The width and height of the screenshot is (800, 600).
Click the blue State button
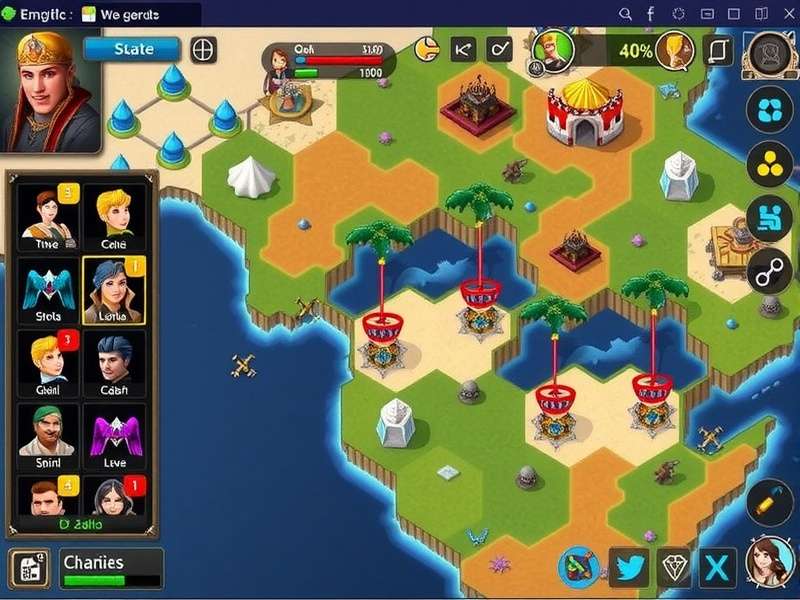pos(132,49)
